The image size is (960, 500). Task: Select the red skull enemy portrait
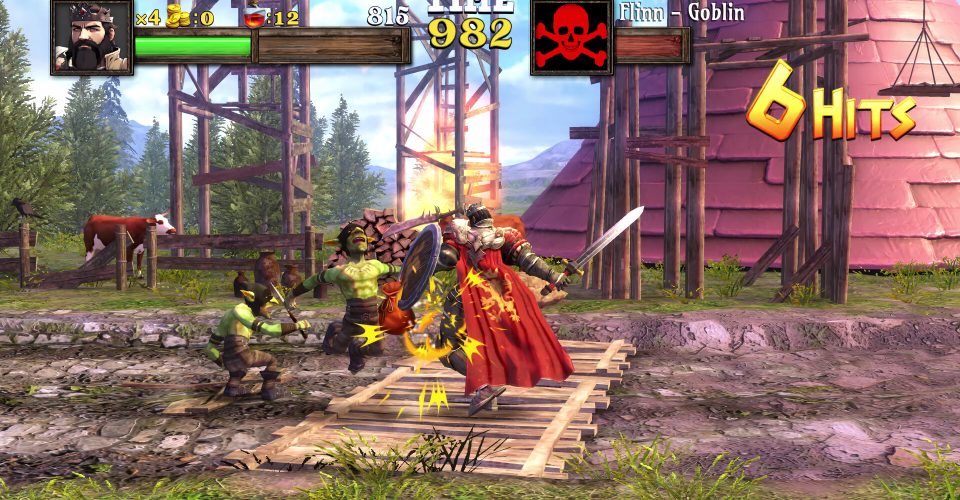(571, 37)
